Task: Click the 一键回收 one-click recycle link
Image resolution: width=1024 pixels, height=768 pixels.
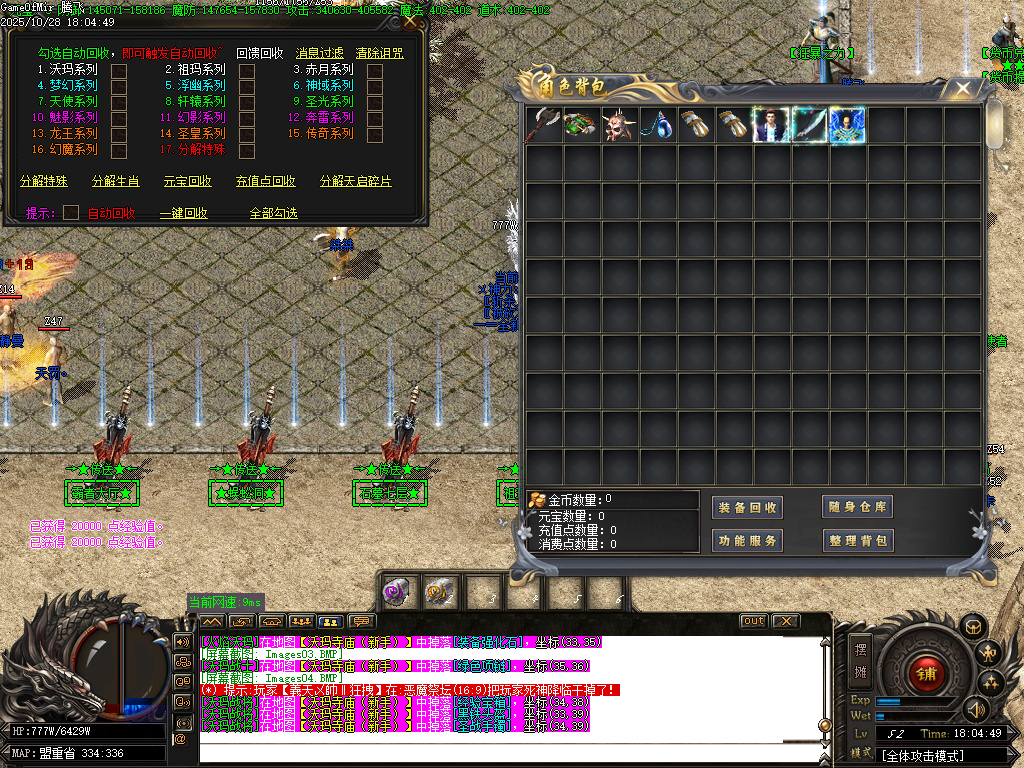Action: pos(184,213)
